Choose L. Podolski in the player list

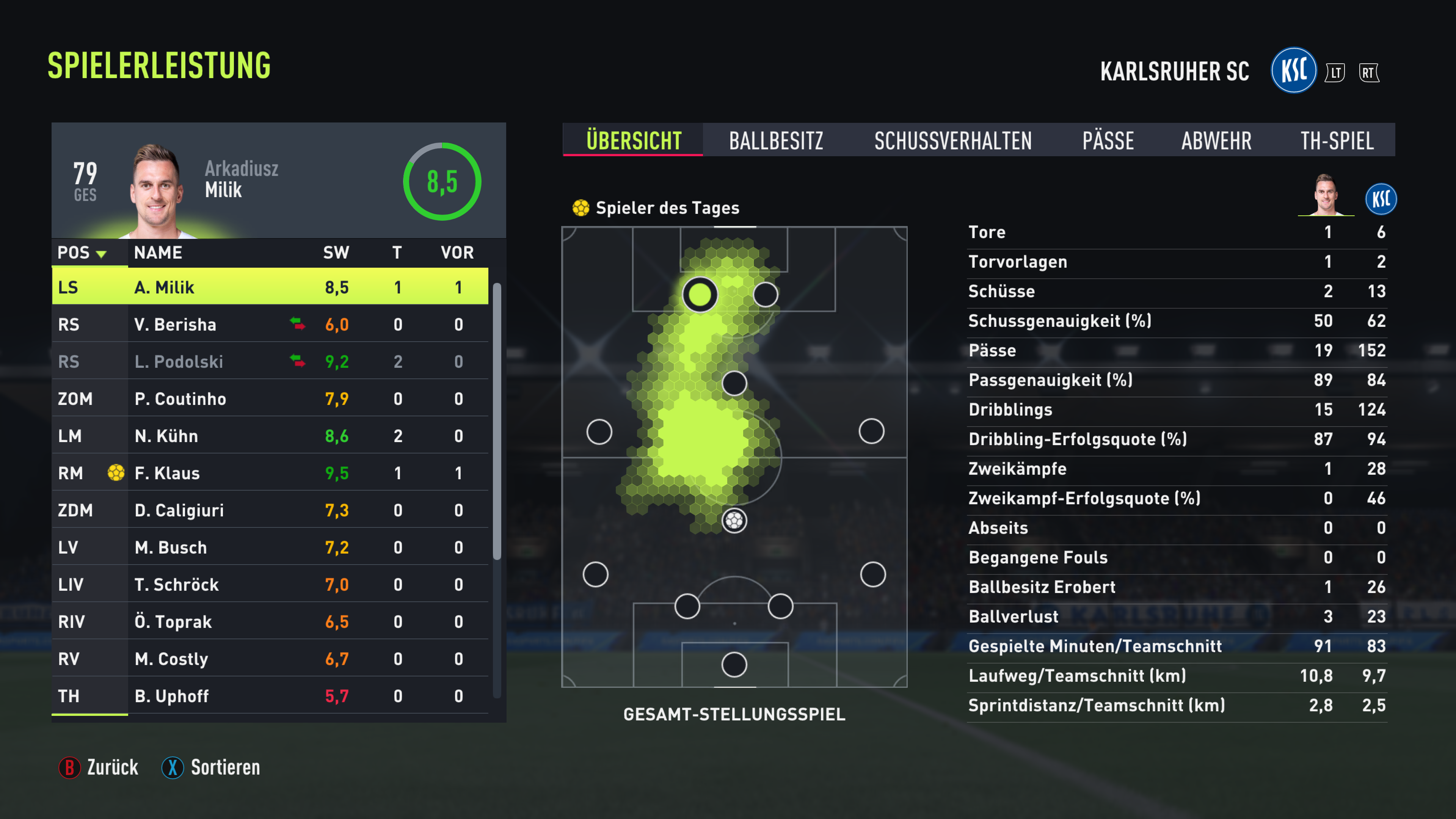[270, 362]
